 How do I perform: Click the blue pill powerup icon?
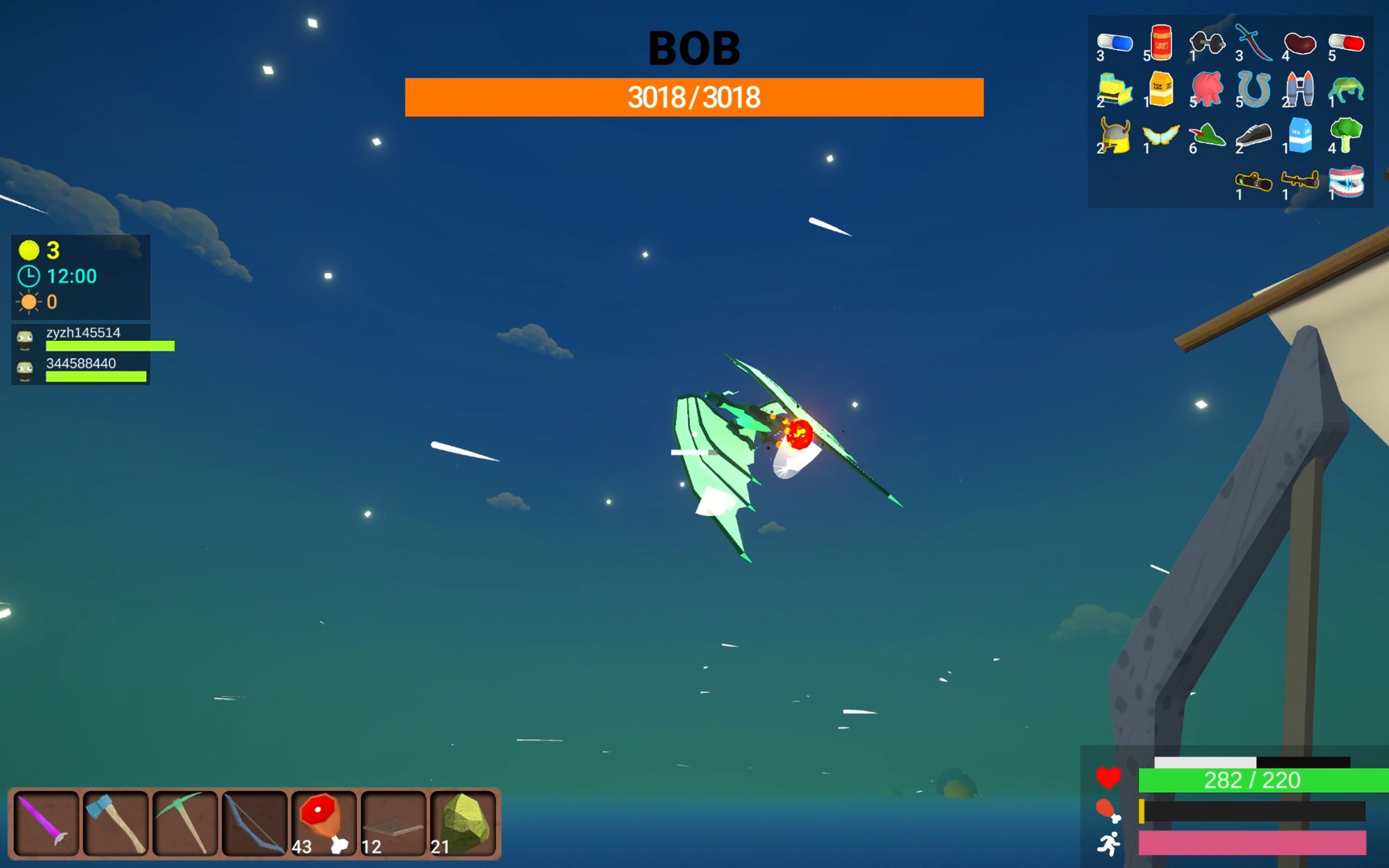(1114, 43)
